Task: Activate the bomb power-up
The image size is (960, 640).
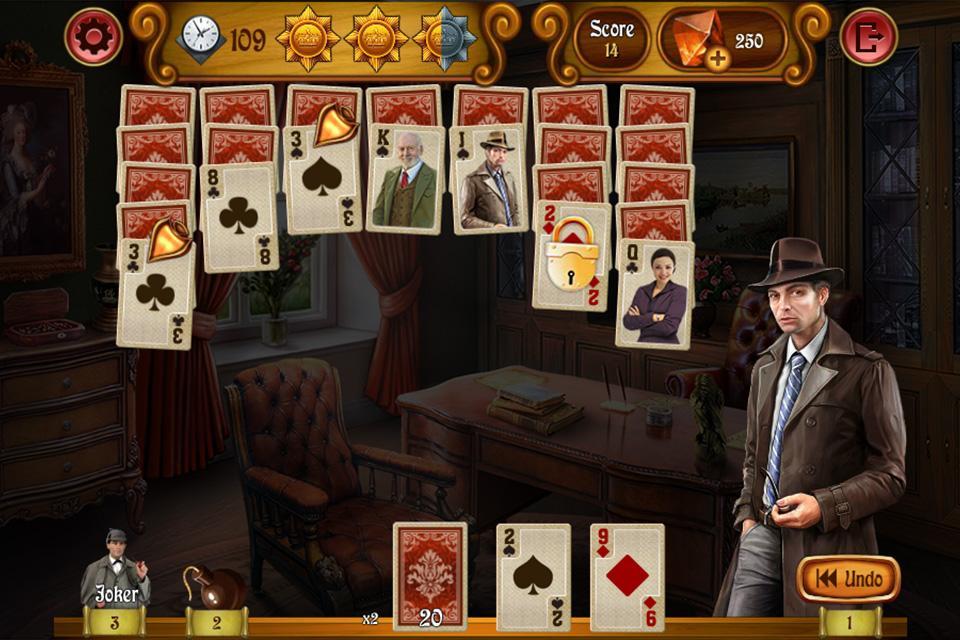Action: 212,586
